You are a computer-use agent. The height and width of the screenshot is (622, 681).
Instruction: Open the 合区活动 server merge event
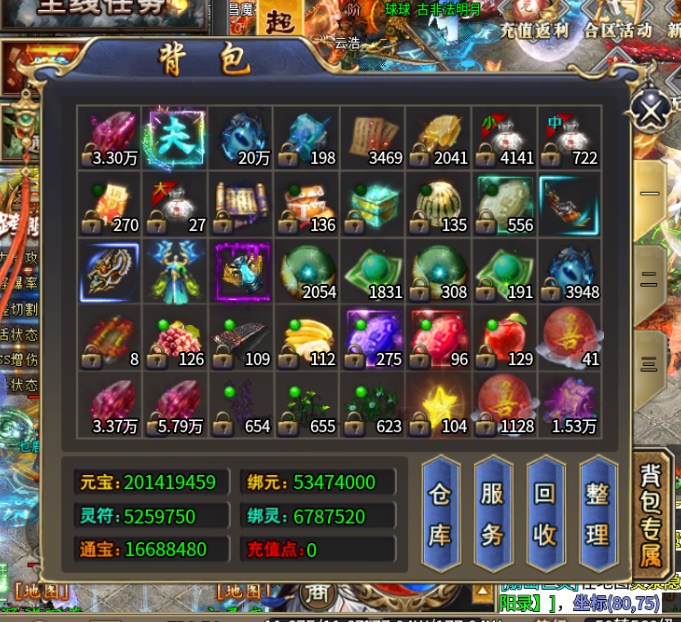click(x=620, y=30)
